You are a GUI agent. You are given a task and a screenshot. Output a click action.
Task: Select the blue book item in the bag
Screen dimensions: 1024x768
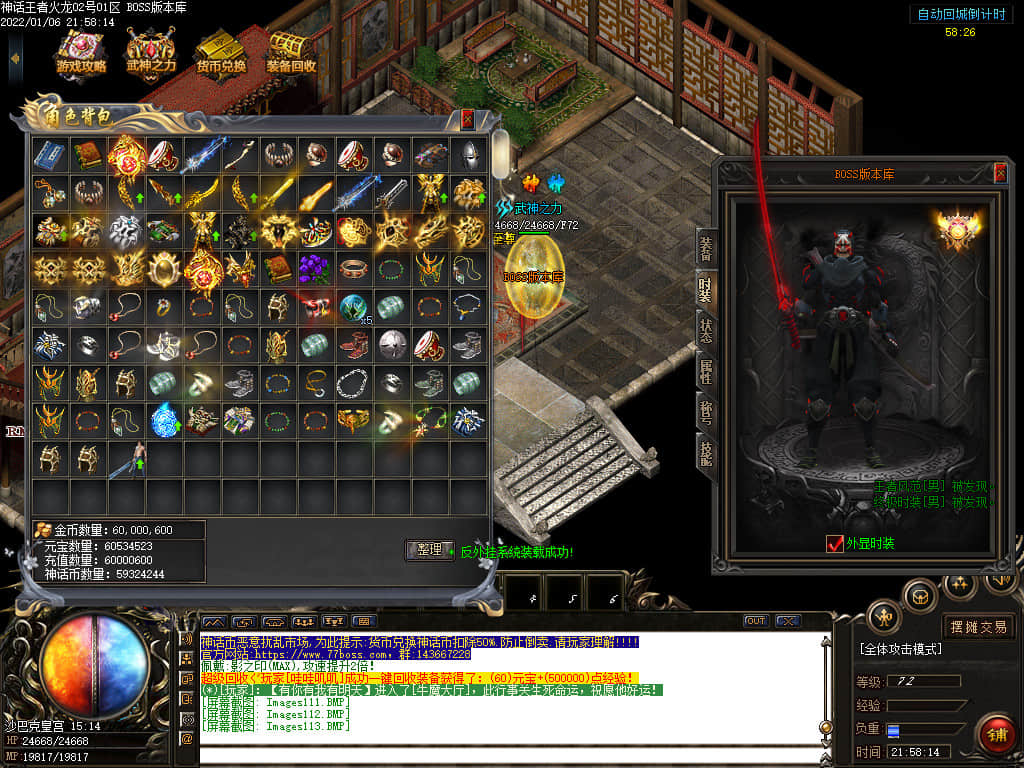pos(49,155)
